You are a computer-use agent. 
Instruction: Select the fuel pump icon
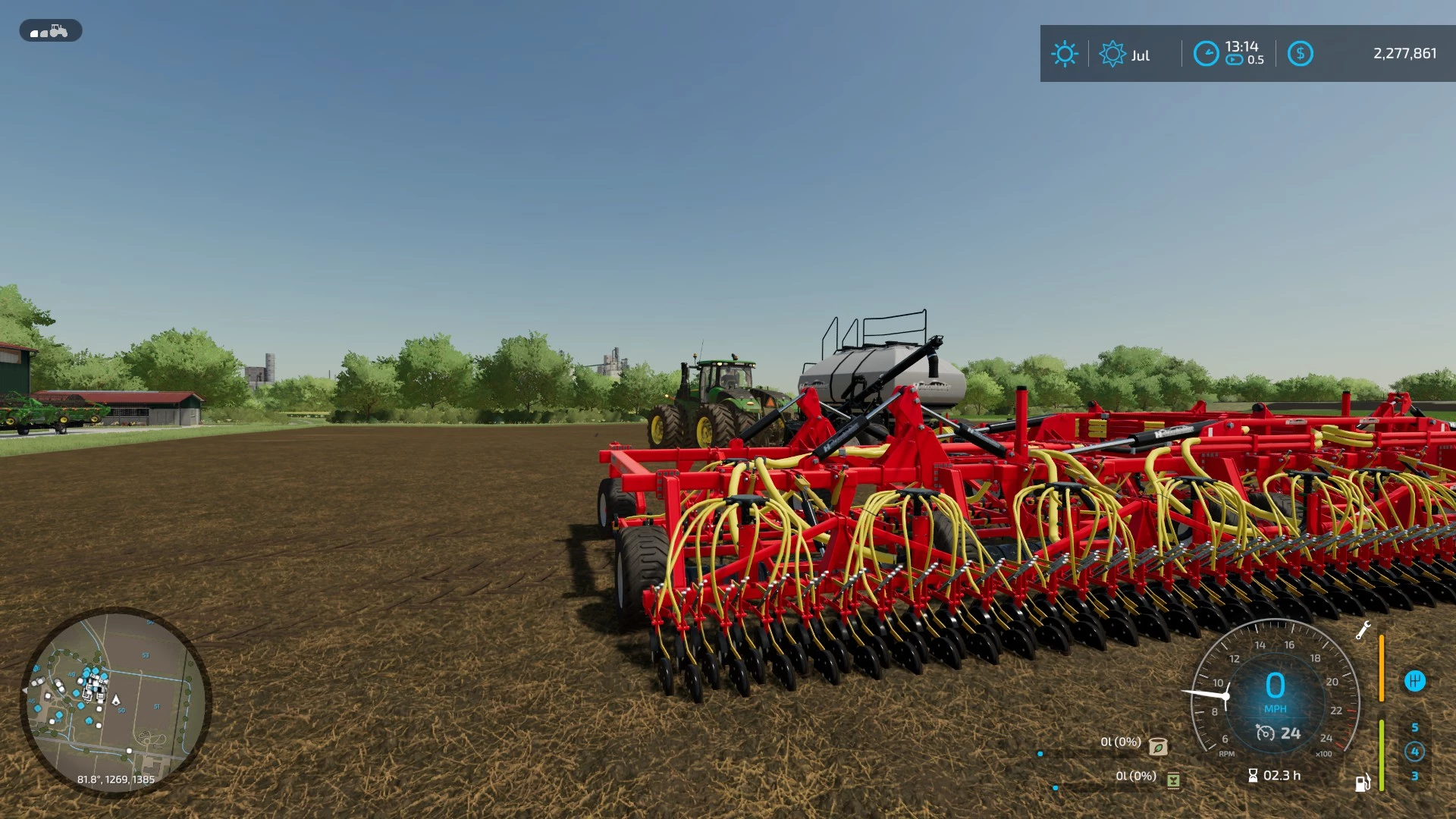1363,783
